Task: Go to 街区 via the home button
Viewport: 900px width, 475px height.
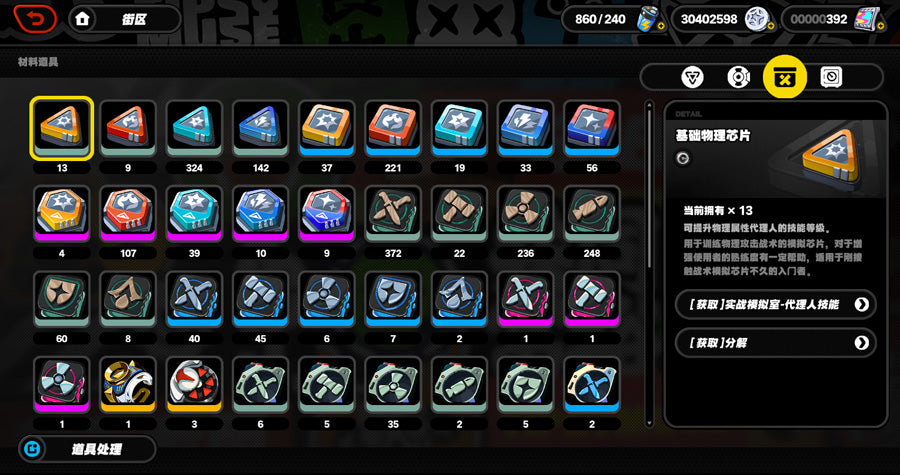Action: [x=124, y=18]
